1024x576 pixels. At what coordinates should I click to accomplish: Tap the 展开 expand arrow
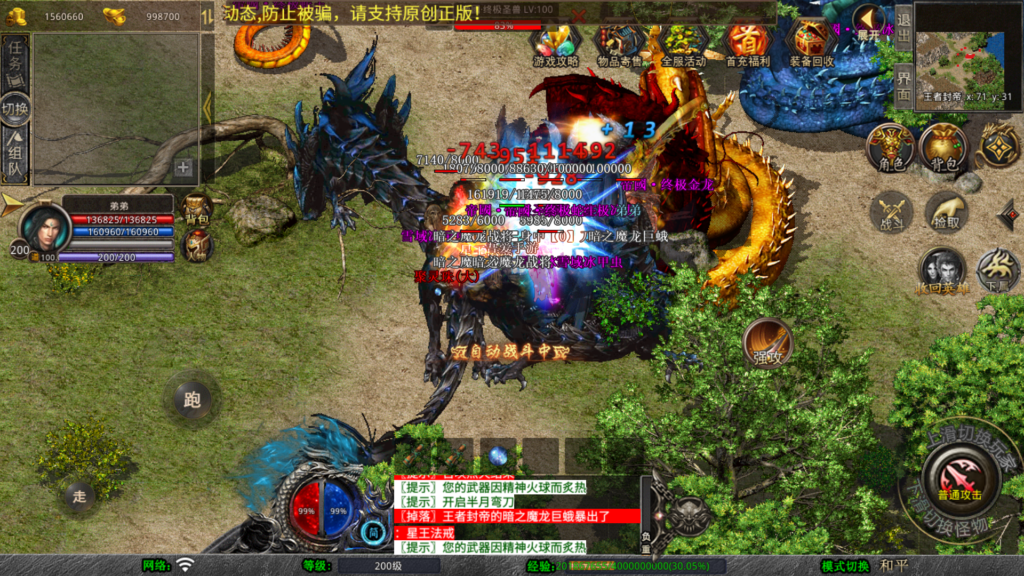869,22
